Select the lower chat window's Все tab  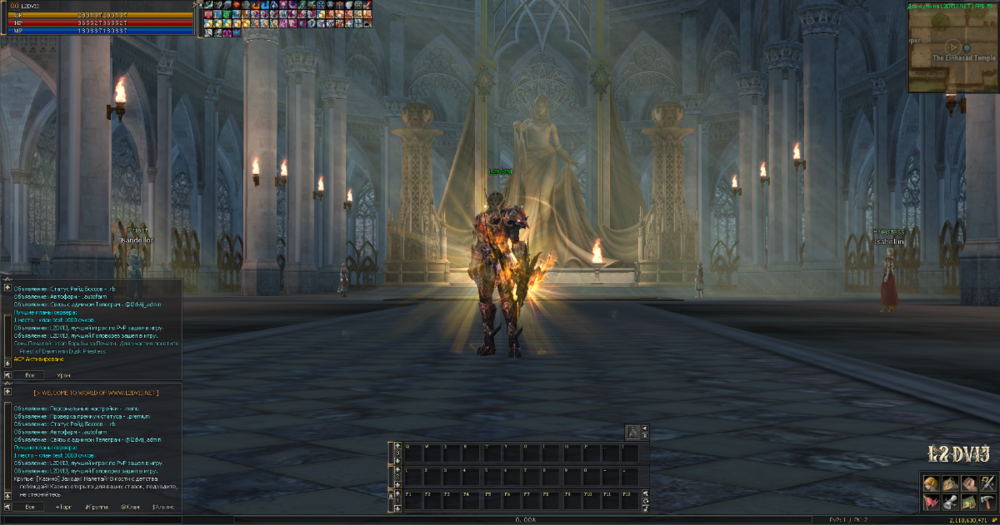[x=30, y=508]
